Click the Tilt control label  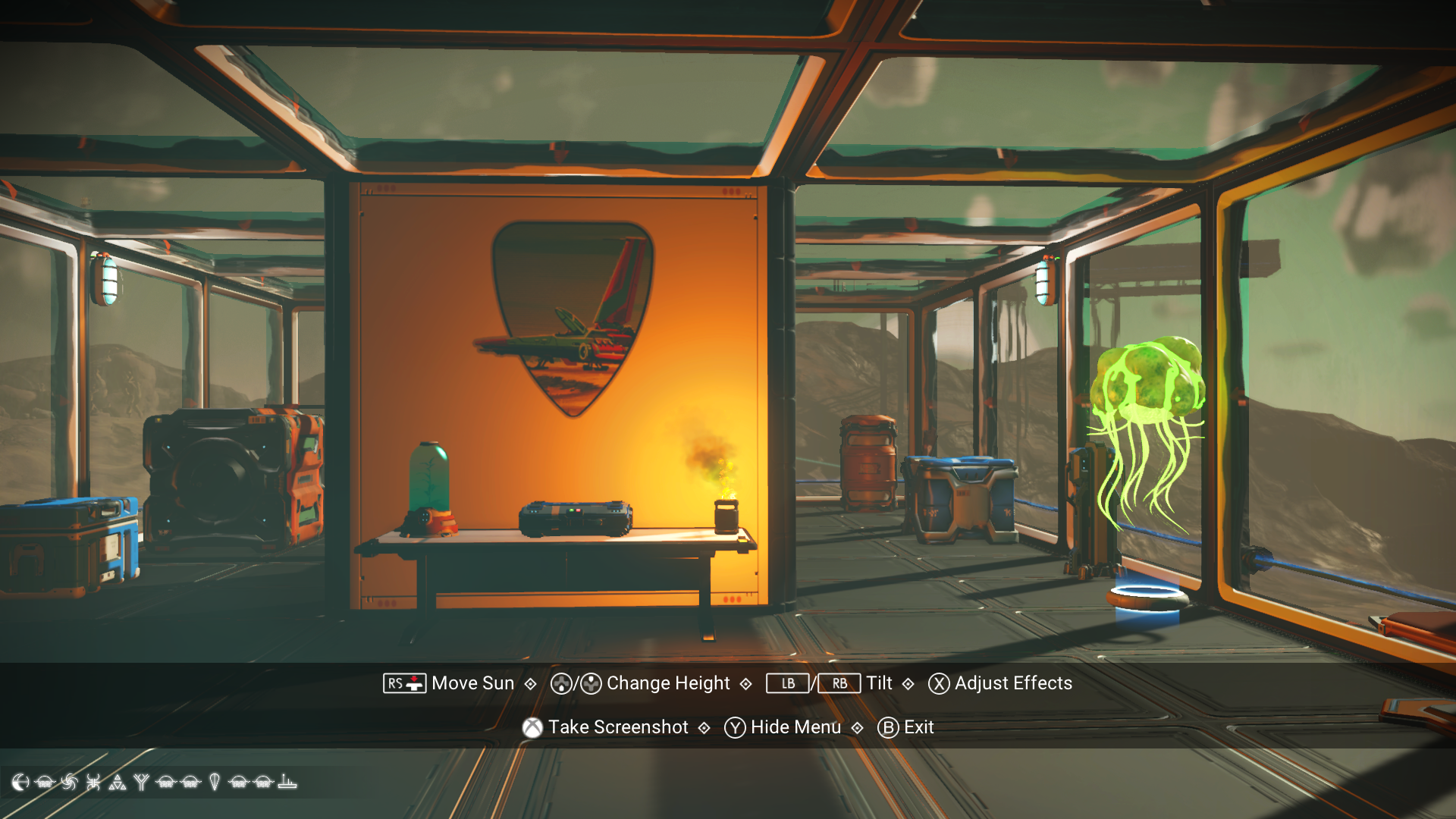(x=880, y=683)
